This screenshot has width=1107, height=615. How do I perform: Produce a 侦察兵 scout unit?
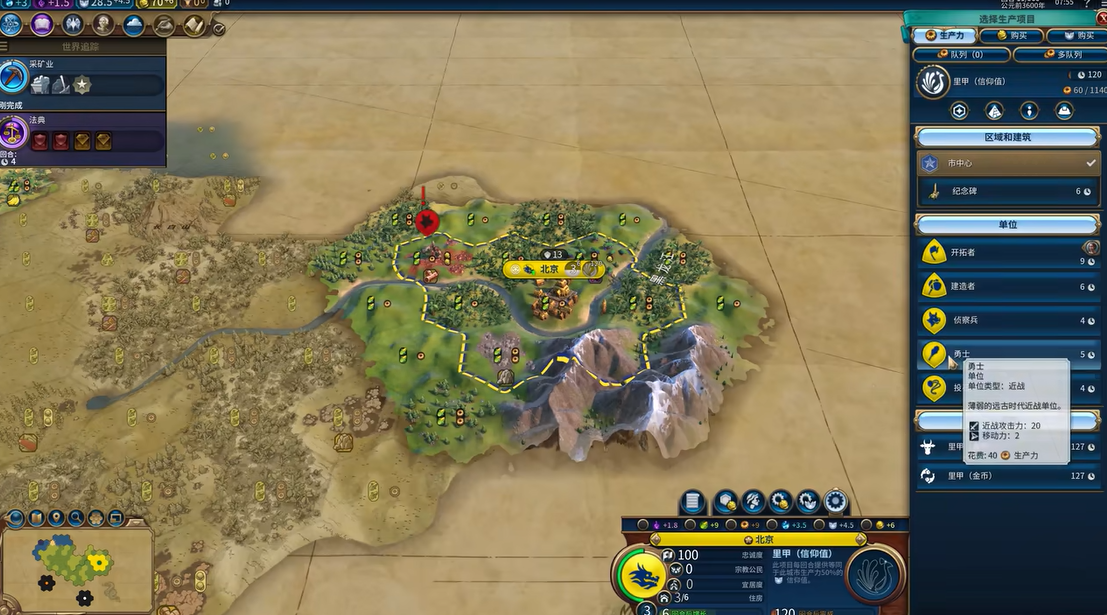pos(1008,321)
